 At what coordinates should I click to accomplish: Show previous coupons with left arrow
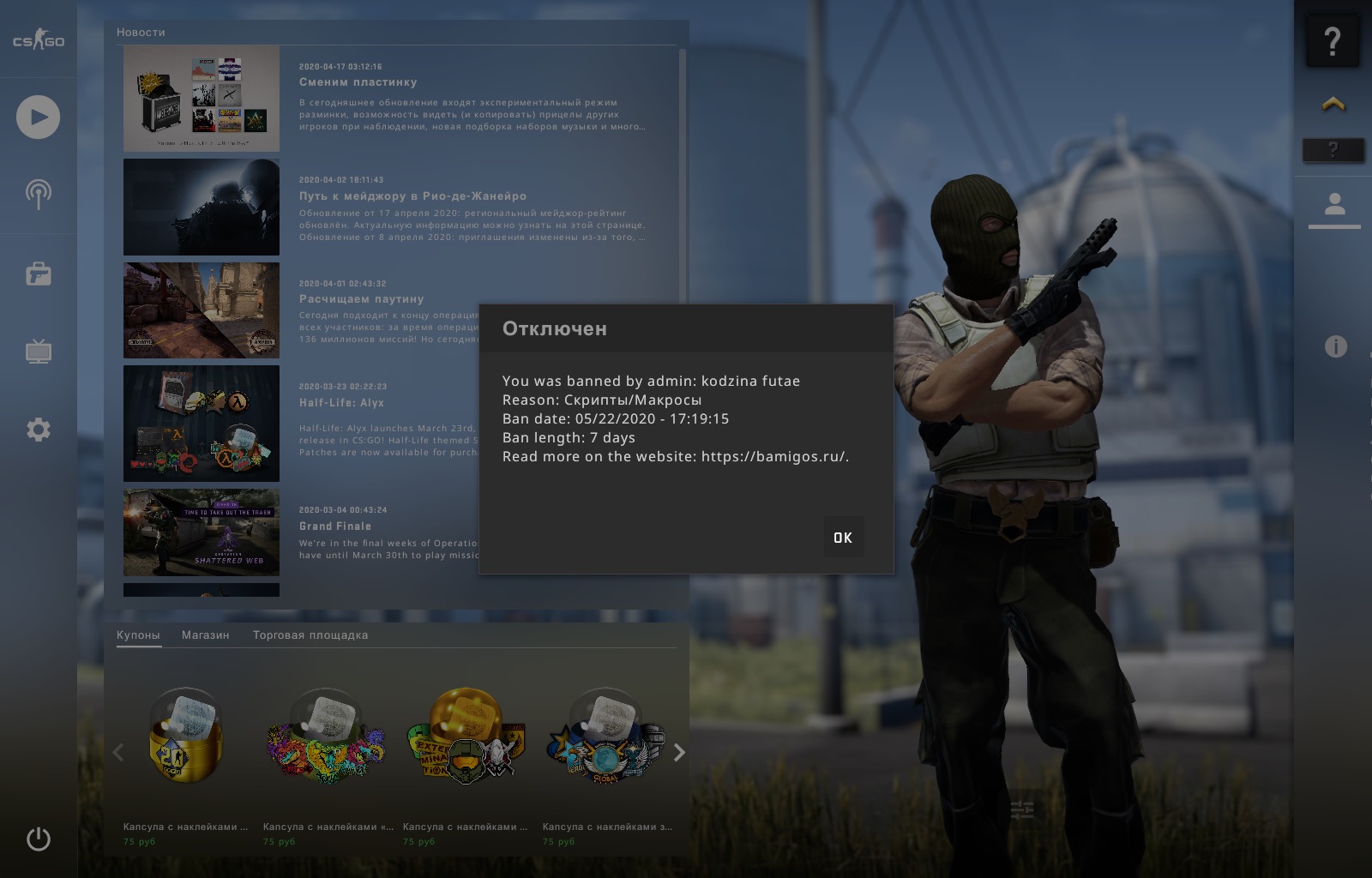pos(118,753)
